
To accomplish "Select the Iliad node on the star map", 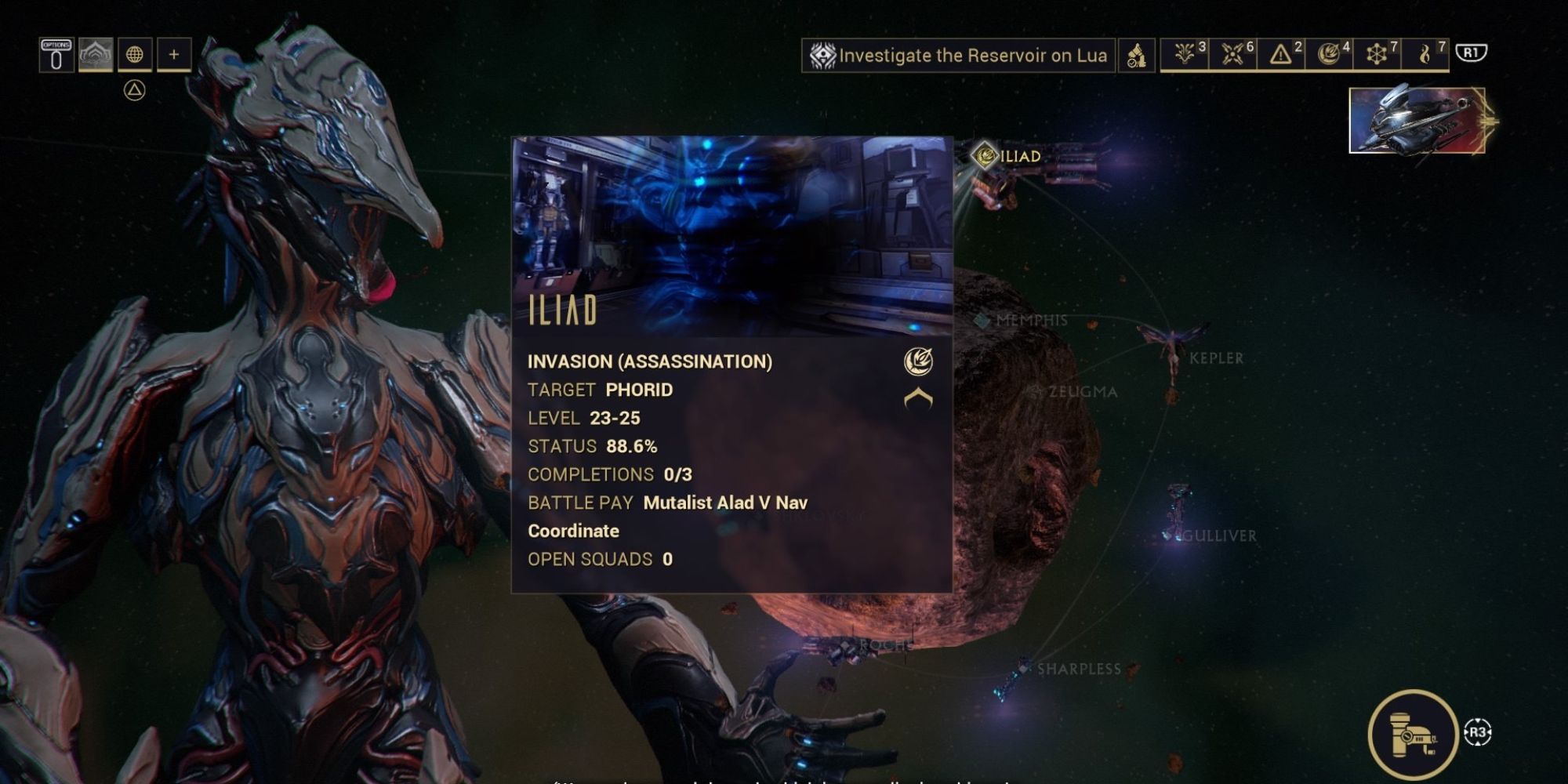I will 984,155.
